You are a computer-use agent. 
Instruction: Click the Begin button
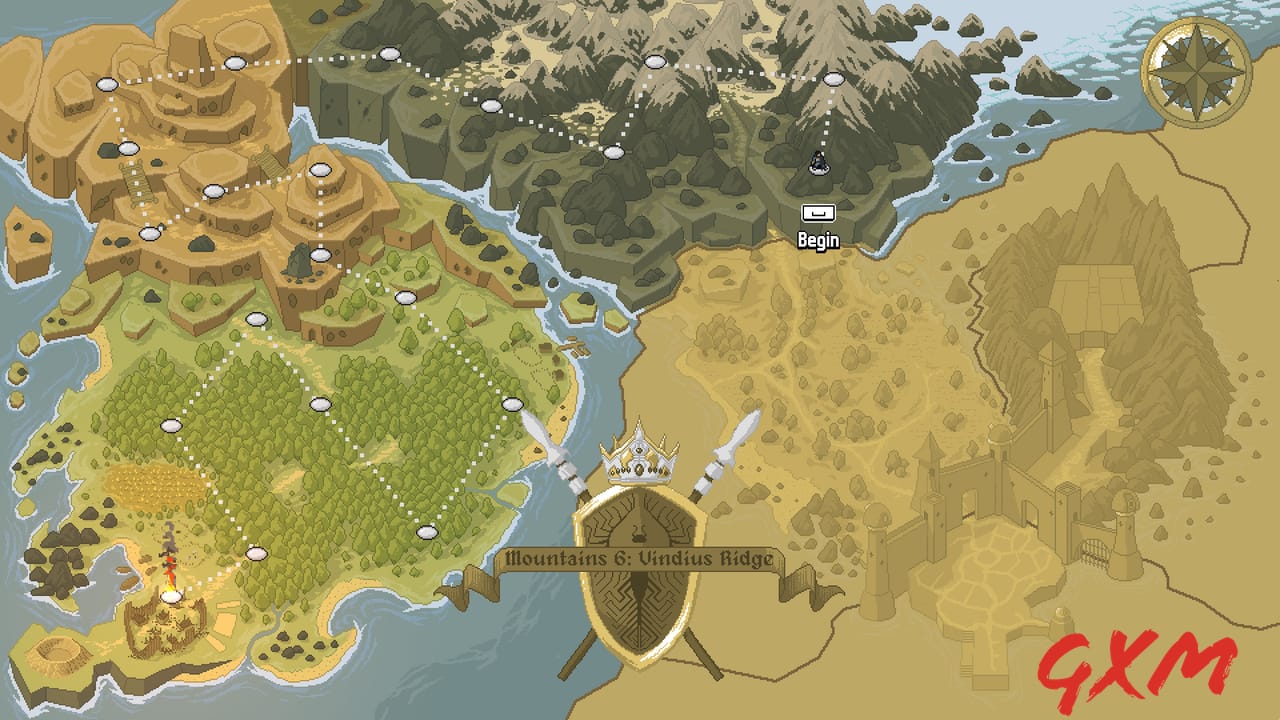[818, 213]
